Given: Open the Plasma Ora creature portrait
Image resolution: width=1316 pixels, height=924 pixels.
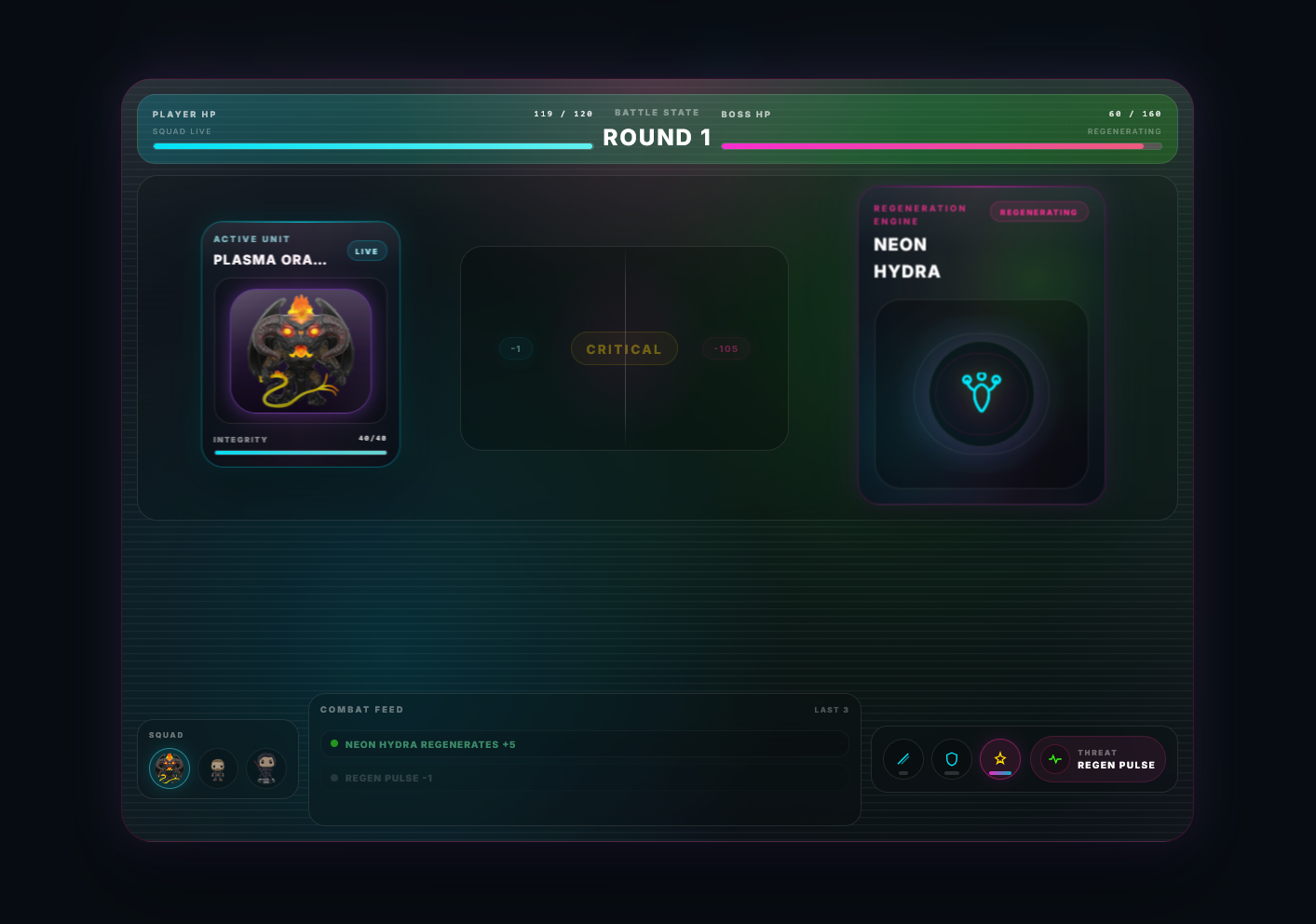Looking at the screenshot, I should (x=300, y=350).
